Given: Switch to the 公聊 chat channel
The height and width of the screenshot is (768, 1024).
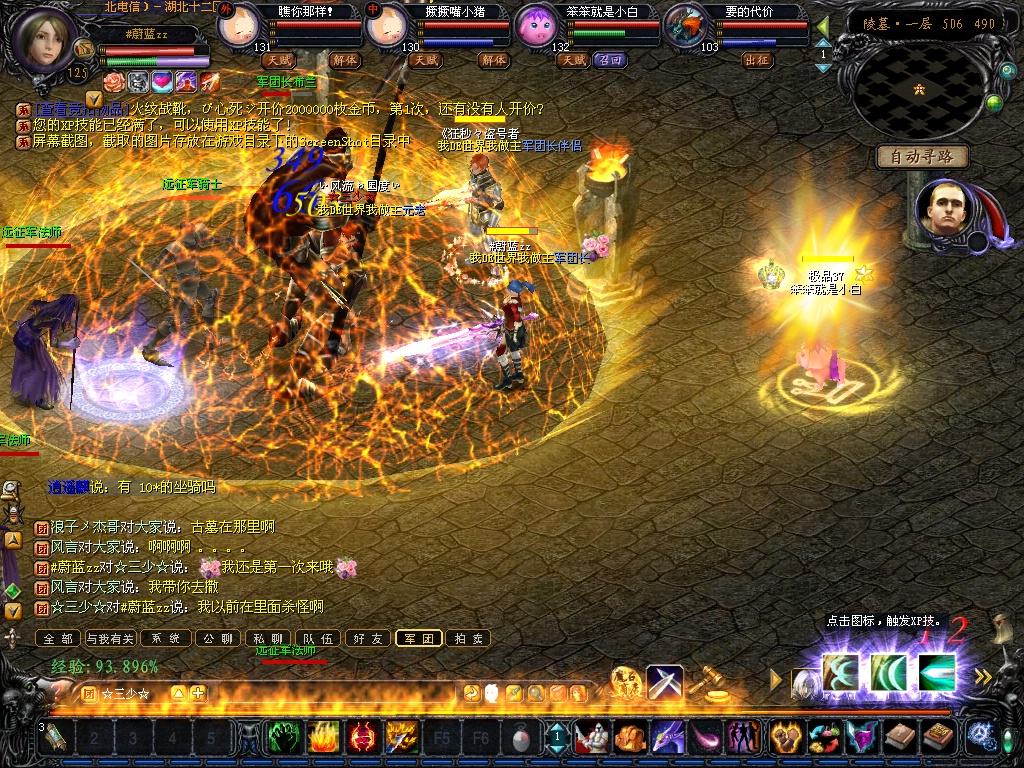Looking at the screenshot, I should [x=217, y=638].
